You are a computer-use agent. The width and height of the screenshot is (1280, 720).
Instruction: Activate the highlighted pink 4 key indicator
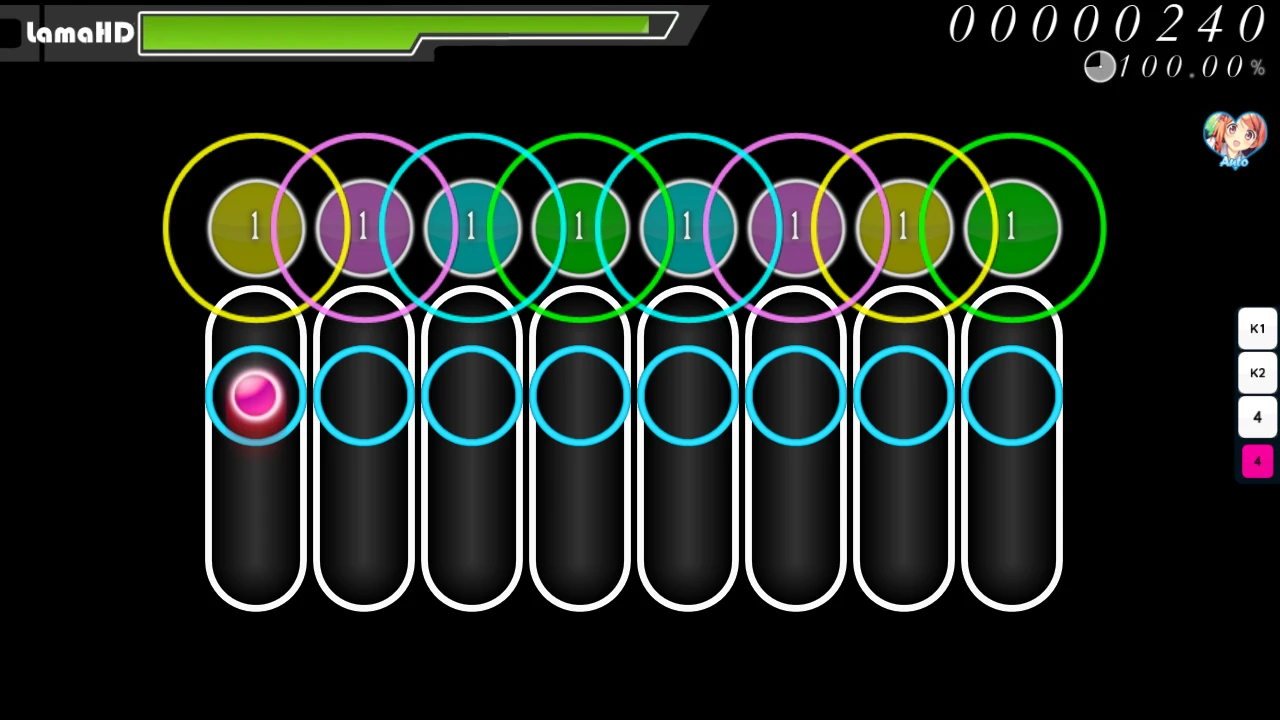[1257, 460]
